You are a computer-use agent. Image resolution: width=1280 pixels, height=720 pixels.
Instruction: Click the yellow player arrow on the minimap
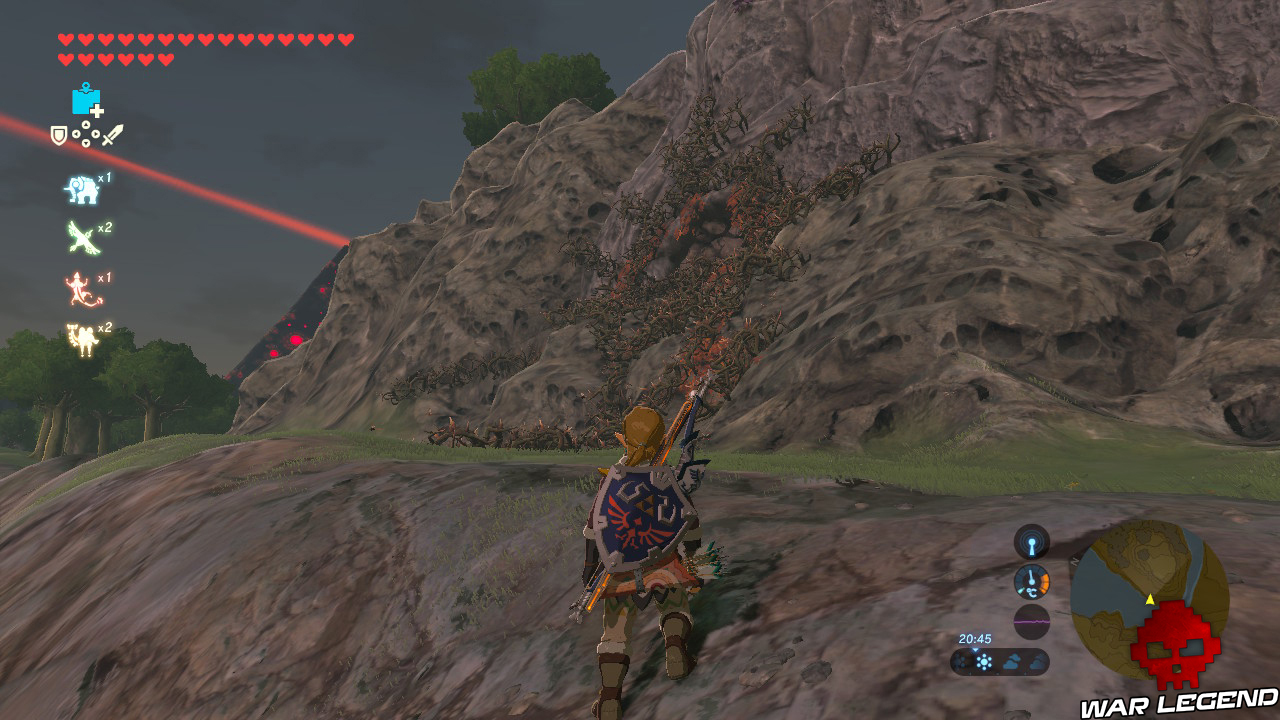click(1150, 599)
